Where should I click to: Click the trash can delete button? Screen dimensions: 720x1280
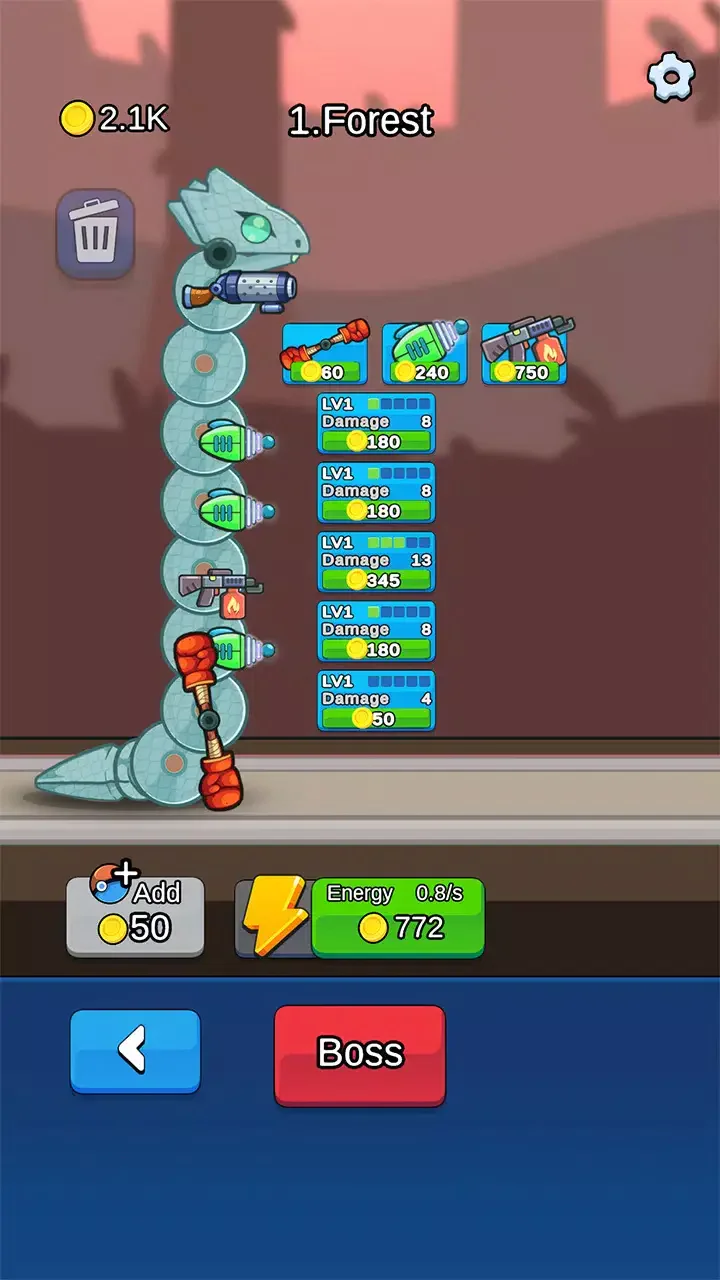click(x=95, y=233)
